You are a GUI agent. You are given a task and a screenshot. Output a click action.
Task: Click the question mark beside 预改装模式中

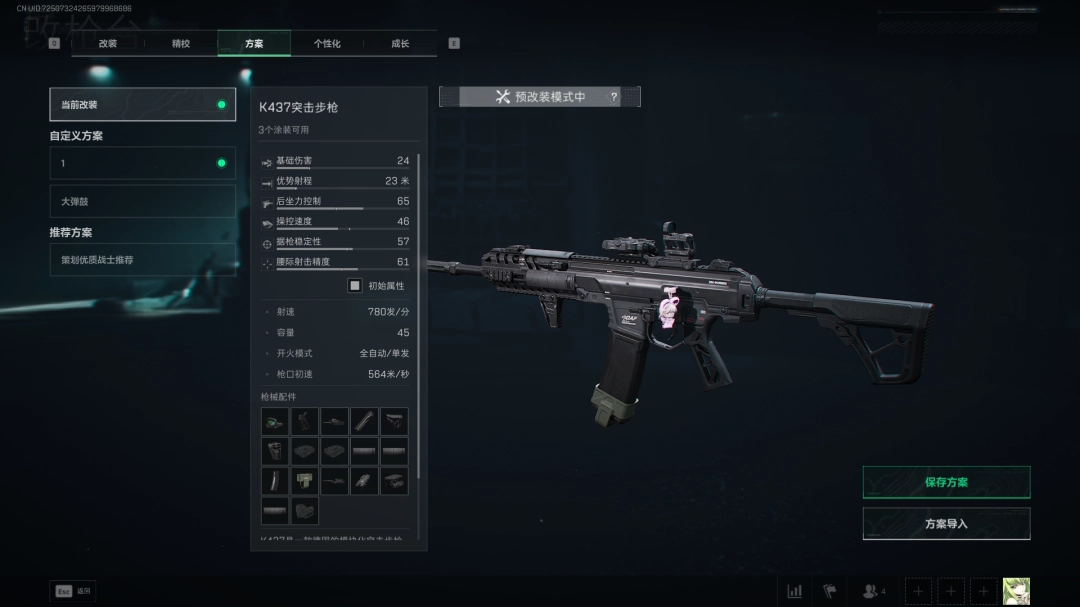614,97
